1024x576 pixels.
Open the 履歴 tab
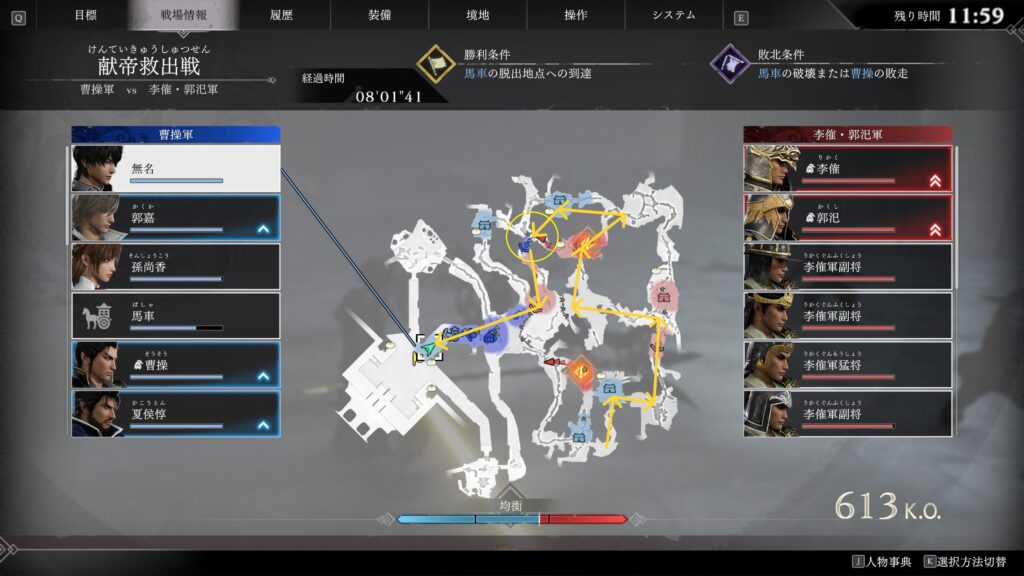281,15
